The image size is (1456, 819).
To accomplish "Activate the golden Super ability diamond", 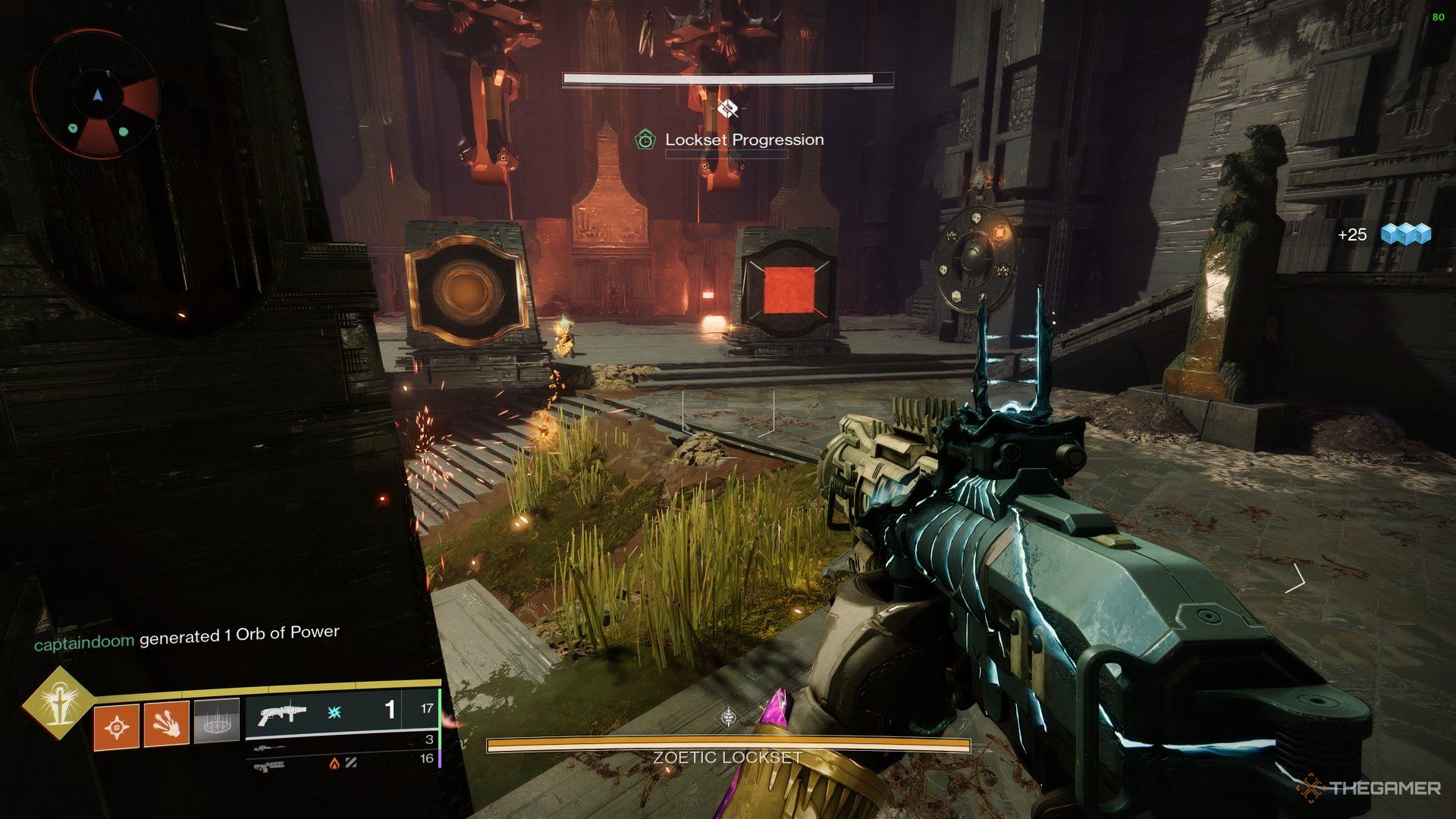I will pyautogui.click(x=58, y=703).
